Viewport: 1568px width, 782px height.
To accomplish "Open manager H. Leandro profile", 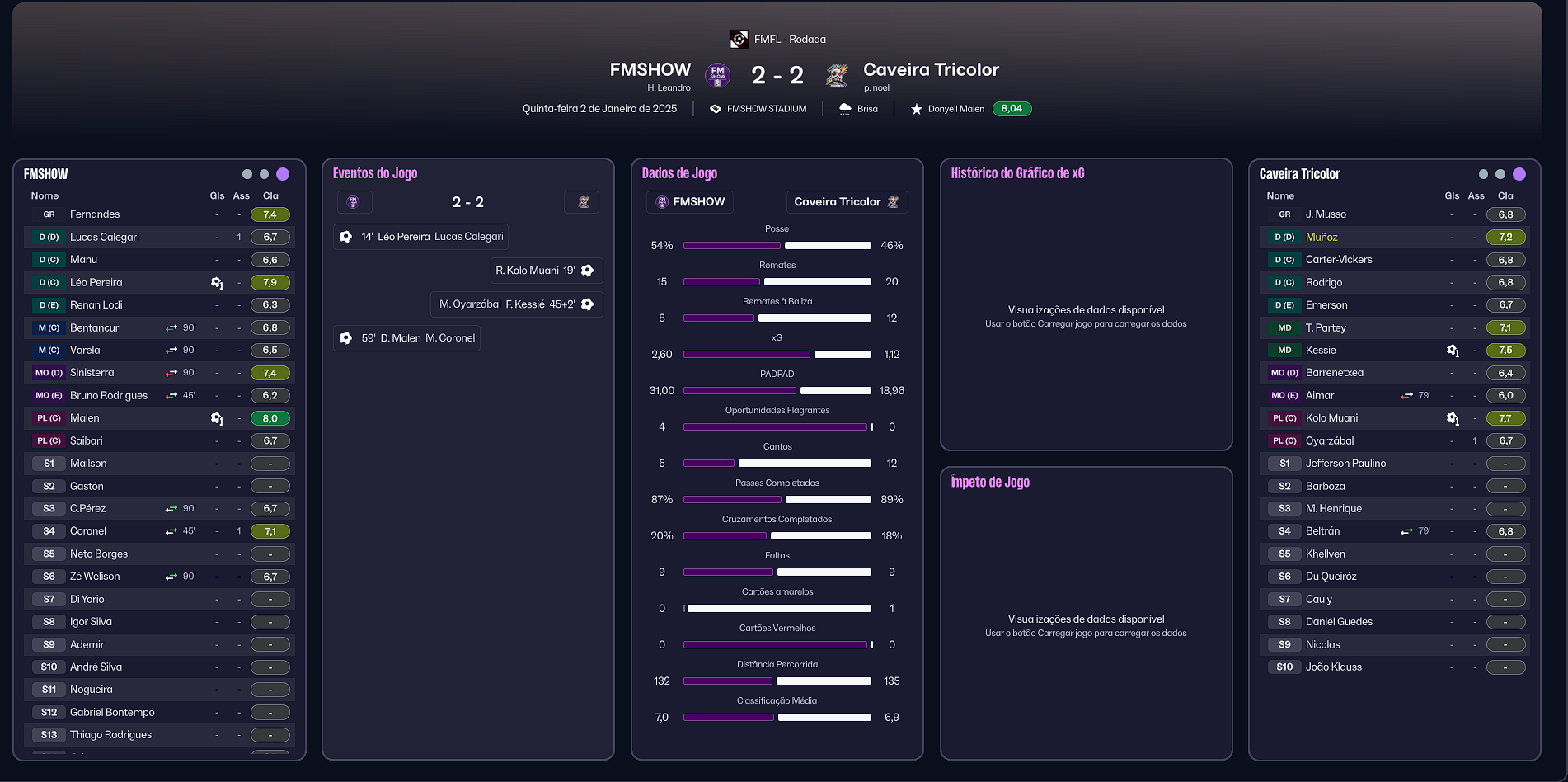I will 669,88.
